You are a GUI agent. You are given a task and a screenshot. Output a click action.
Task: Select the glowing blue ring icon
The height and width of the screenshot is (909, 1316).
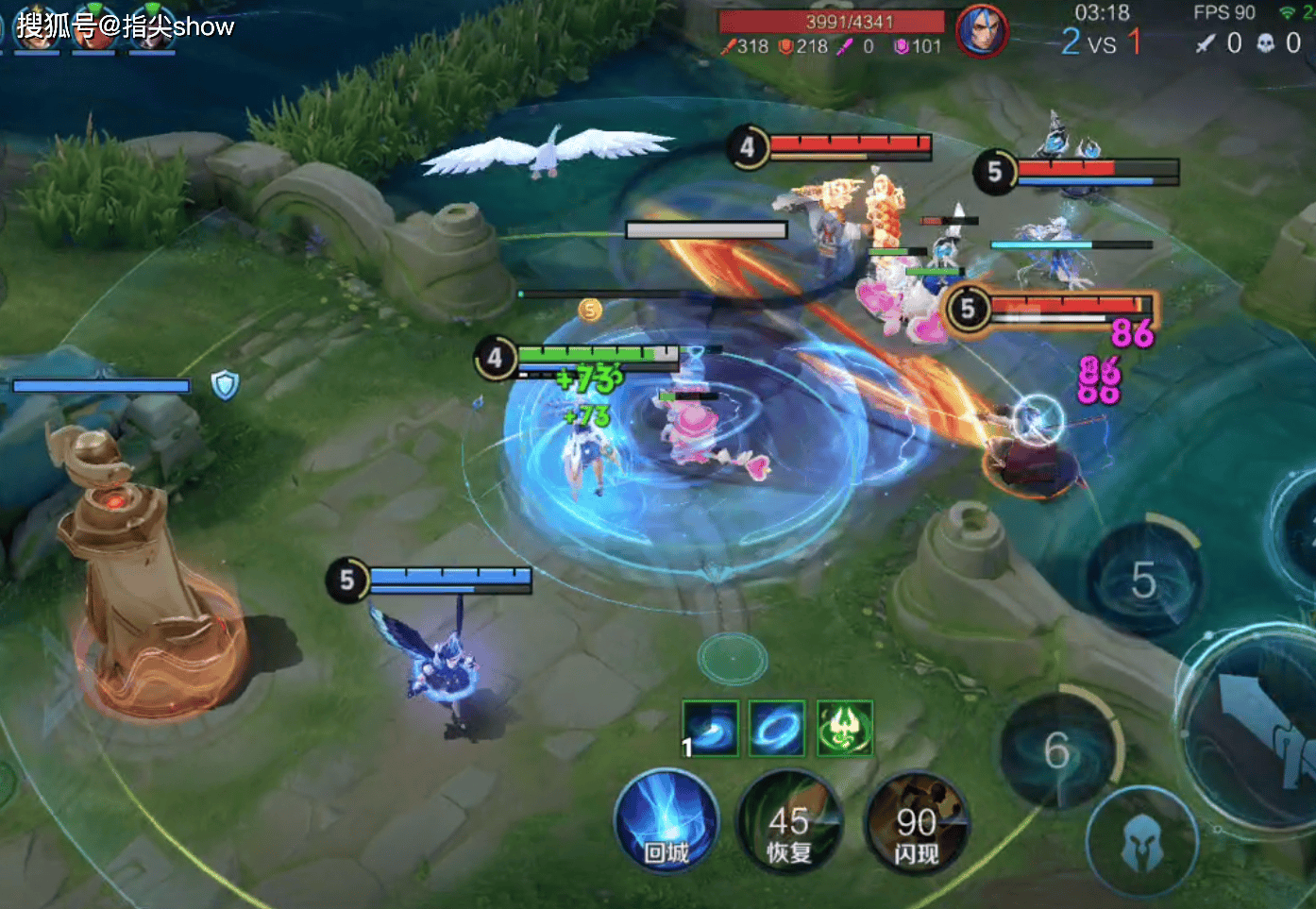click(x=777, y=728)
